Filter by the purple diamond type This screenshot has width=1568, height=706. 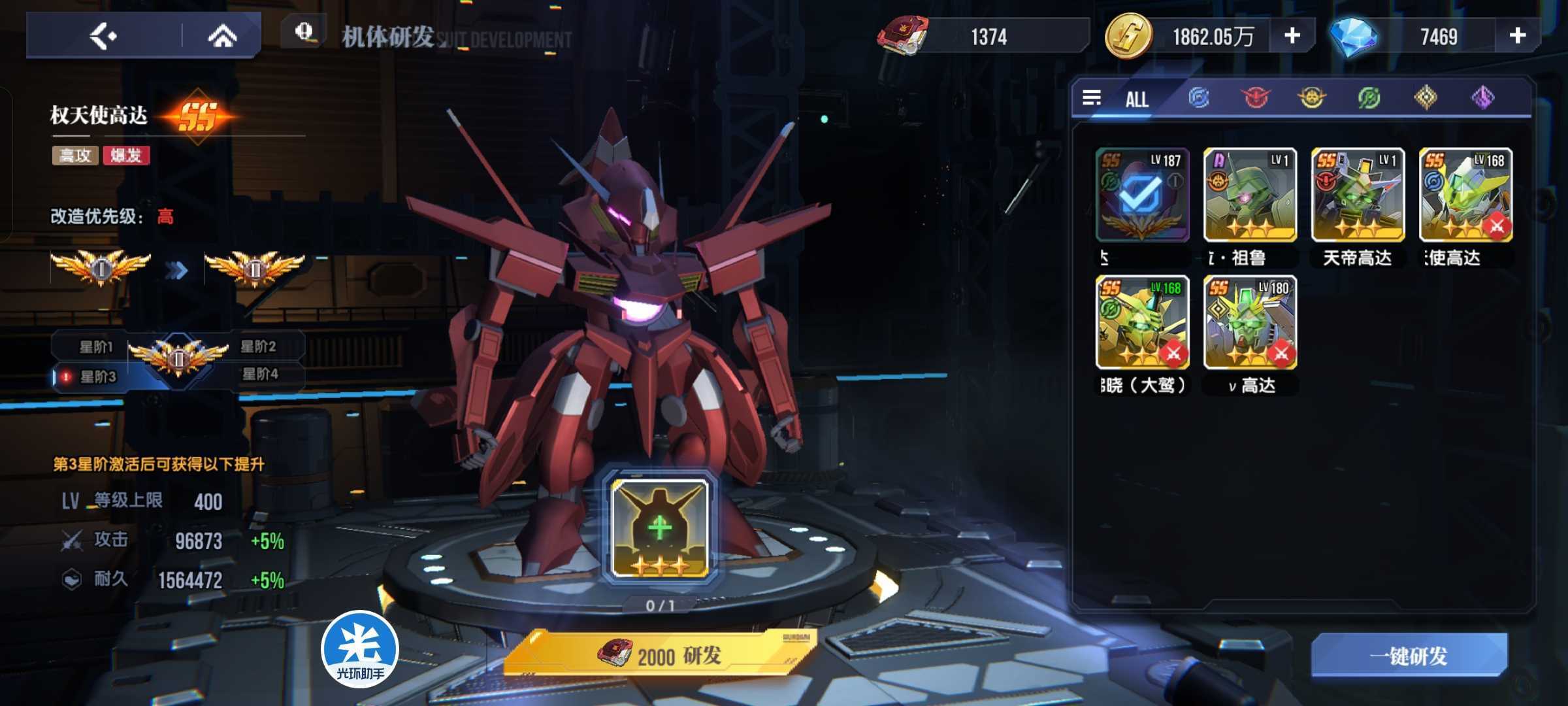[1483, 98]
